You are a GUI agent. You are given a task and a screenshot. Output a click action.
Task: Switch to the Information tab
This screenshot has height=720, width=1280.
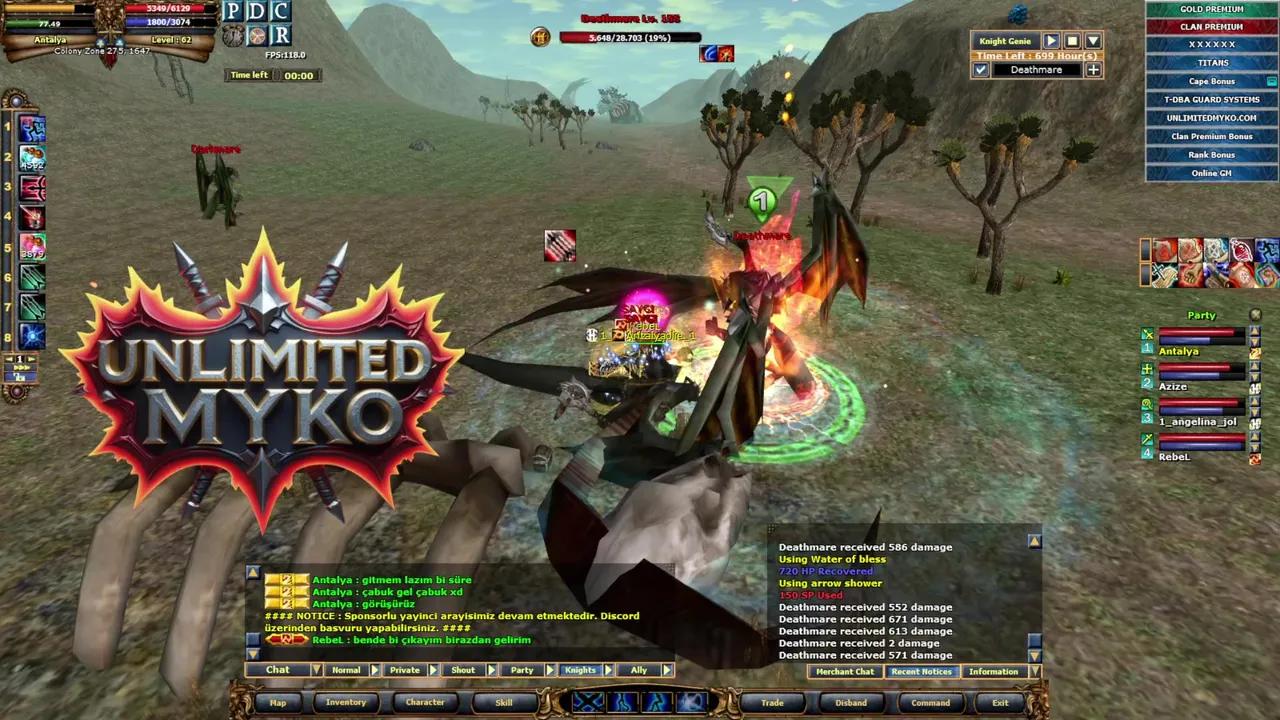993,671
